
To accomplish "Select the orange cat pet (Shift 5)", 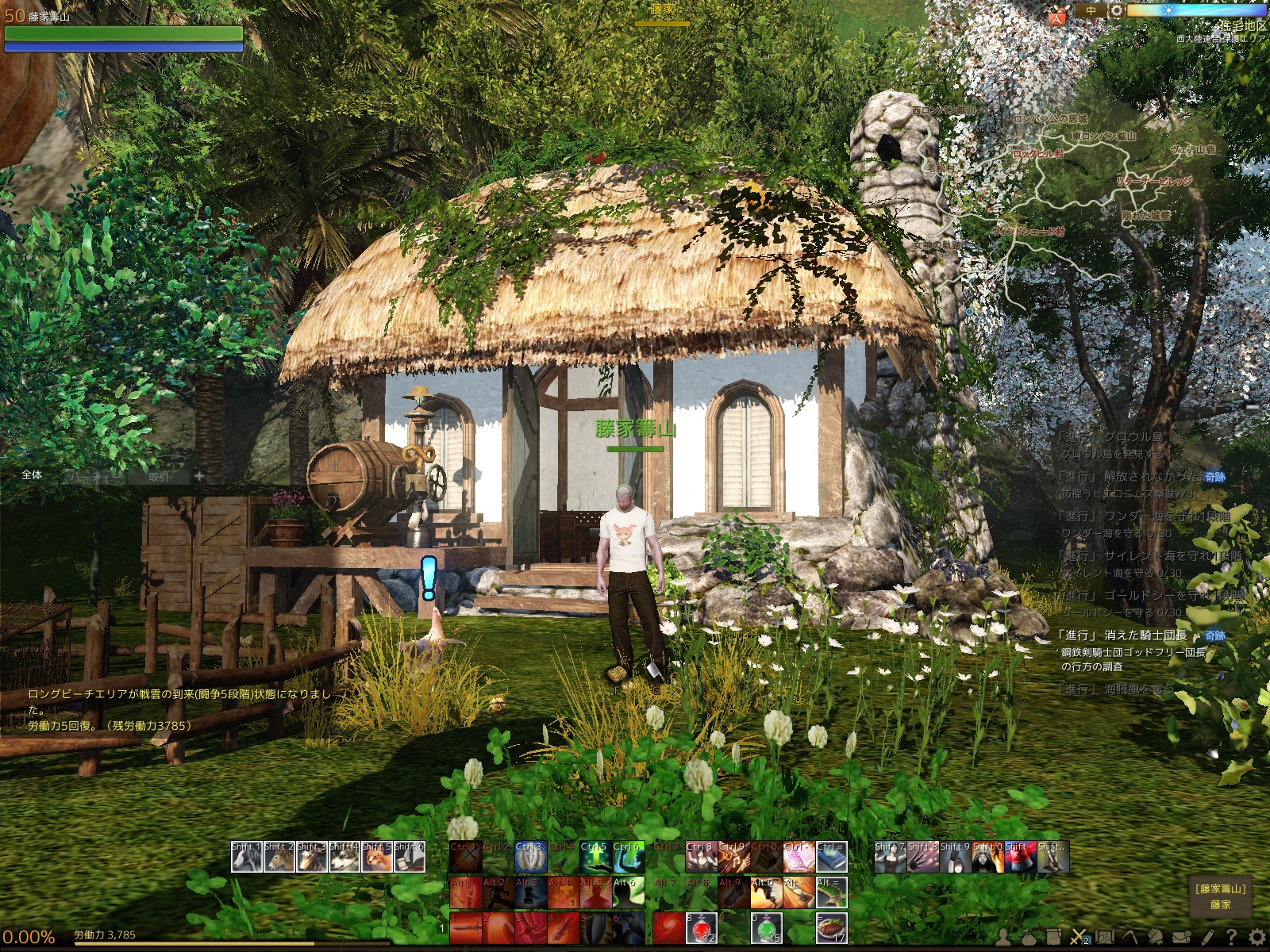I will coord(376,858).
